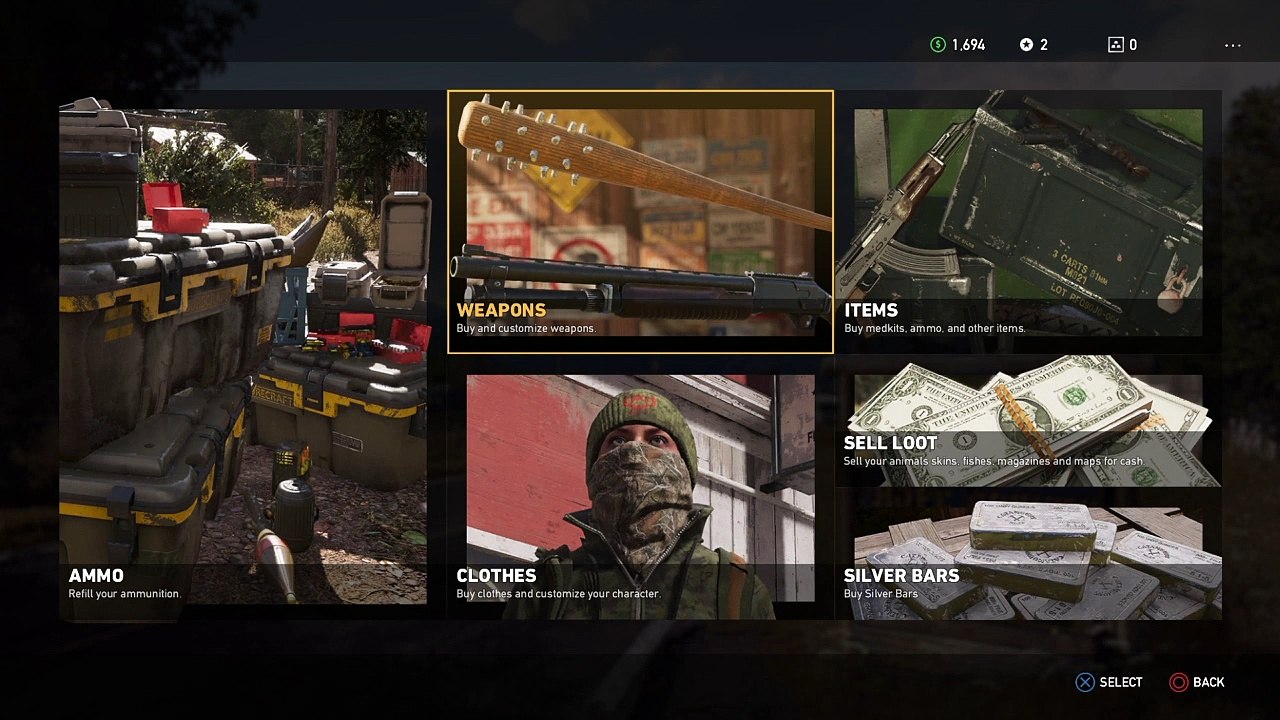
Task: Click the Back button label
Action: tap(1208, 682)
